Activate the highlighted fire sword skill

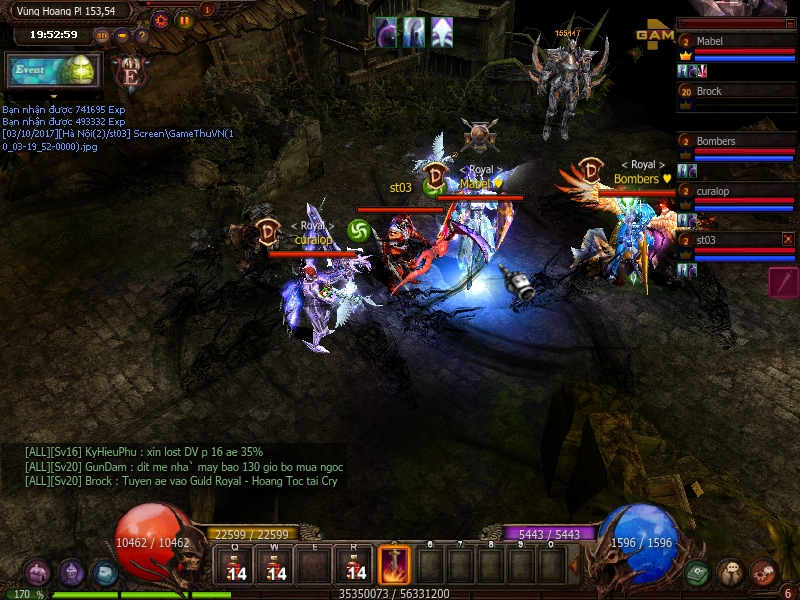[394, 565]
